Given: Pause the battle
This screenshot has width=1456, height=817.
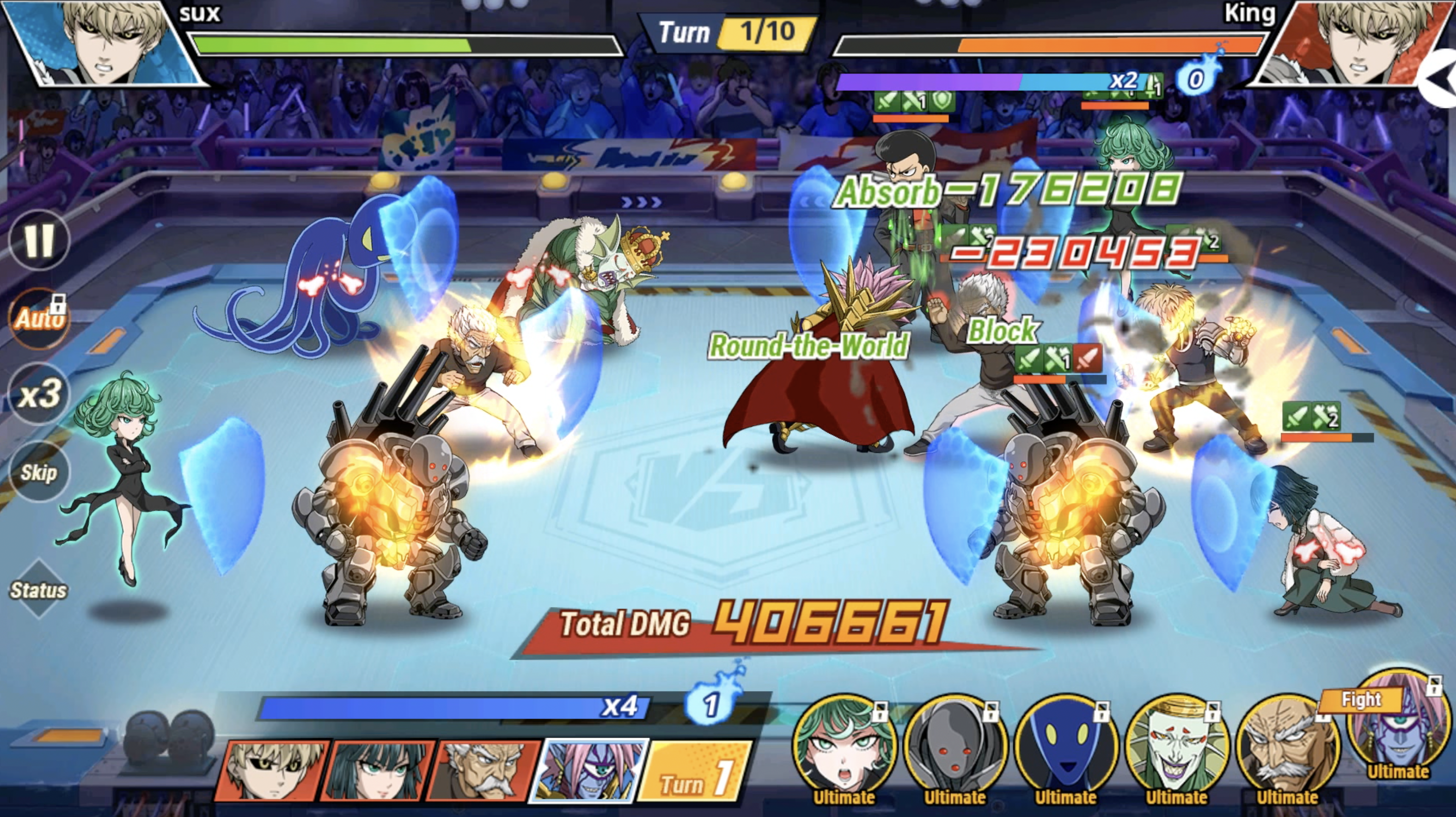Looking at the screenshot, I should point(39,240).
